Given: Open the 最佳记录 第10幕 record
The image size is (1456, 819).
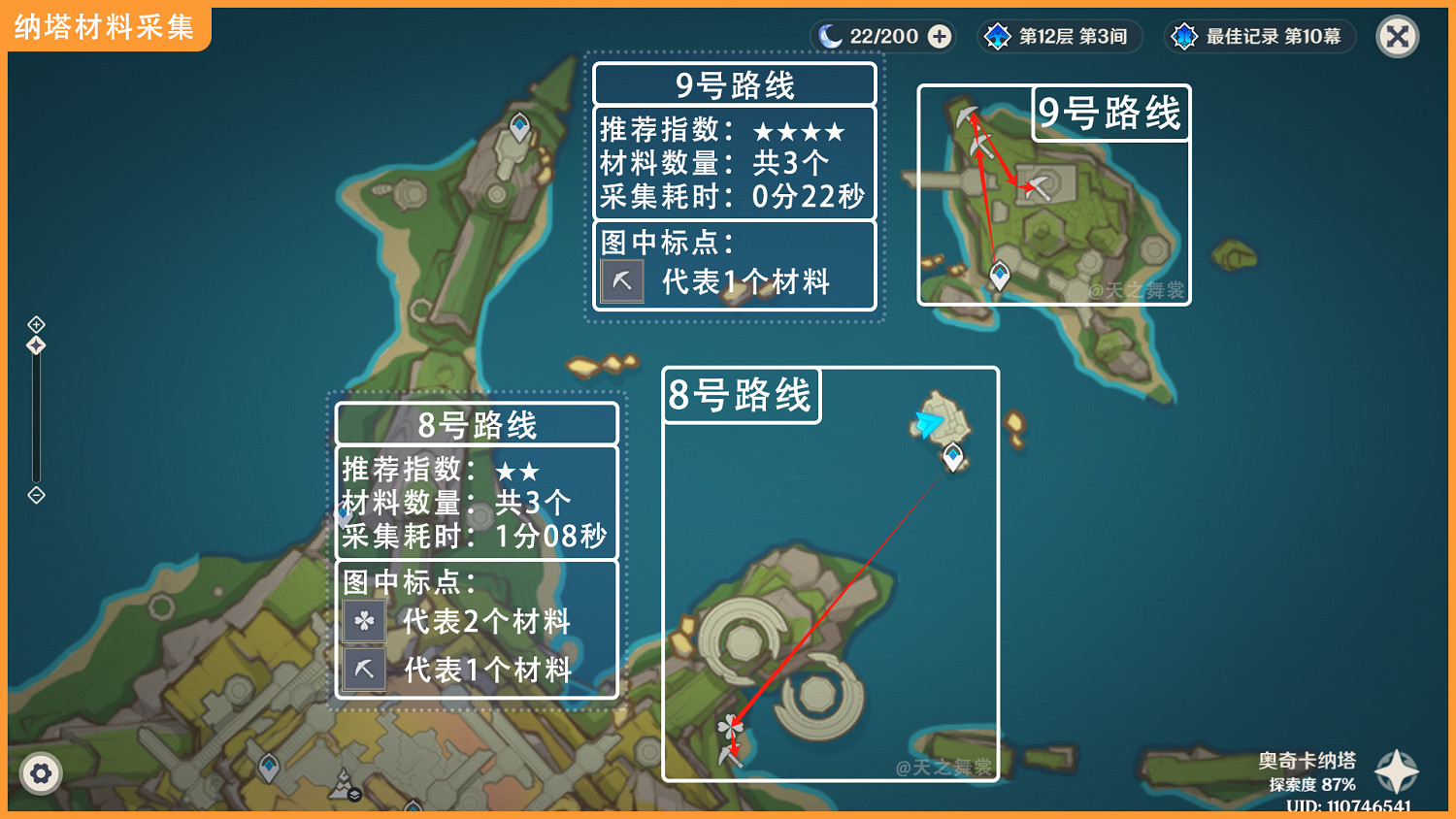Looking at the screenshot, I should pos(1259,36).
